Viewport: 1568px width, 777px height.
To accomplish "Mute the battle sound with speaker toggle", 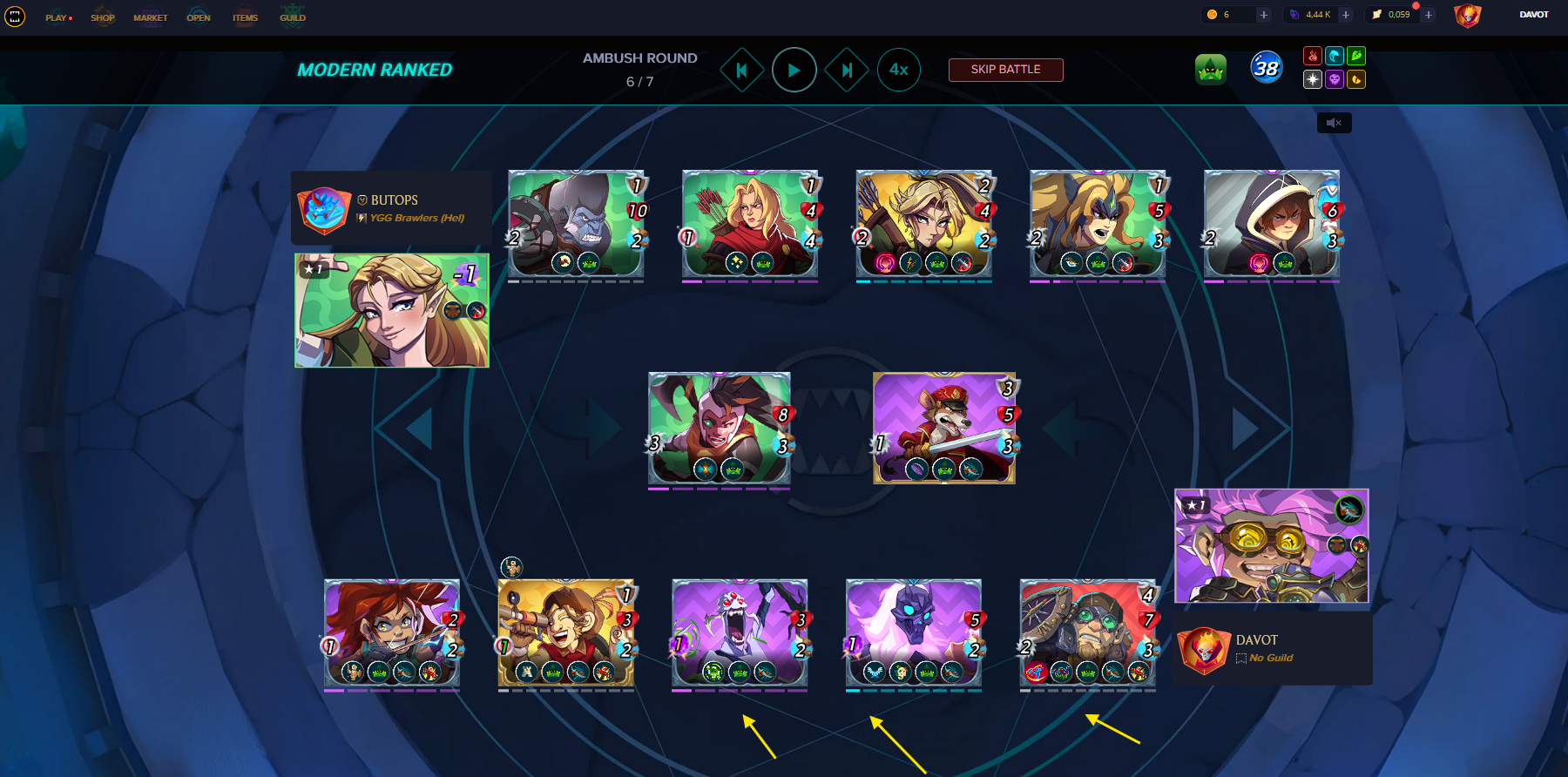I will click(x=1333, y=122).
